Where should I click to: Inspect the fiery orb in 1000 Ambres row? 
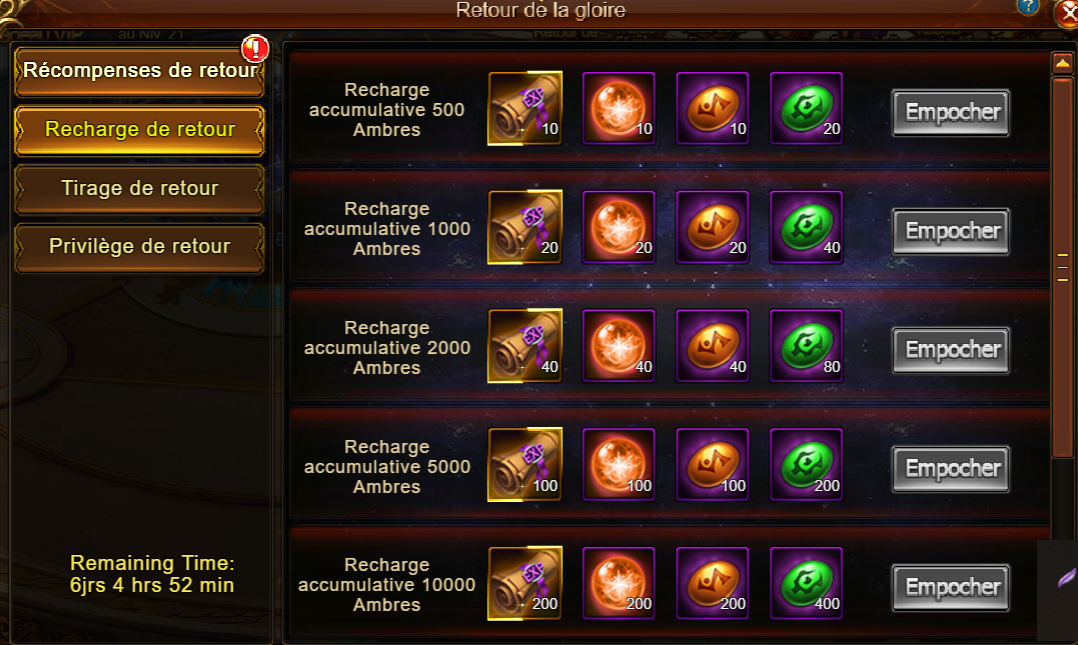point(618,227)
